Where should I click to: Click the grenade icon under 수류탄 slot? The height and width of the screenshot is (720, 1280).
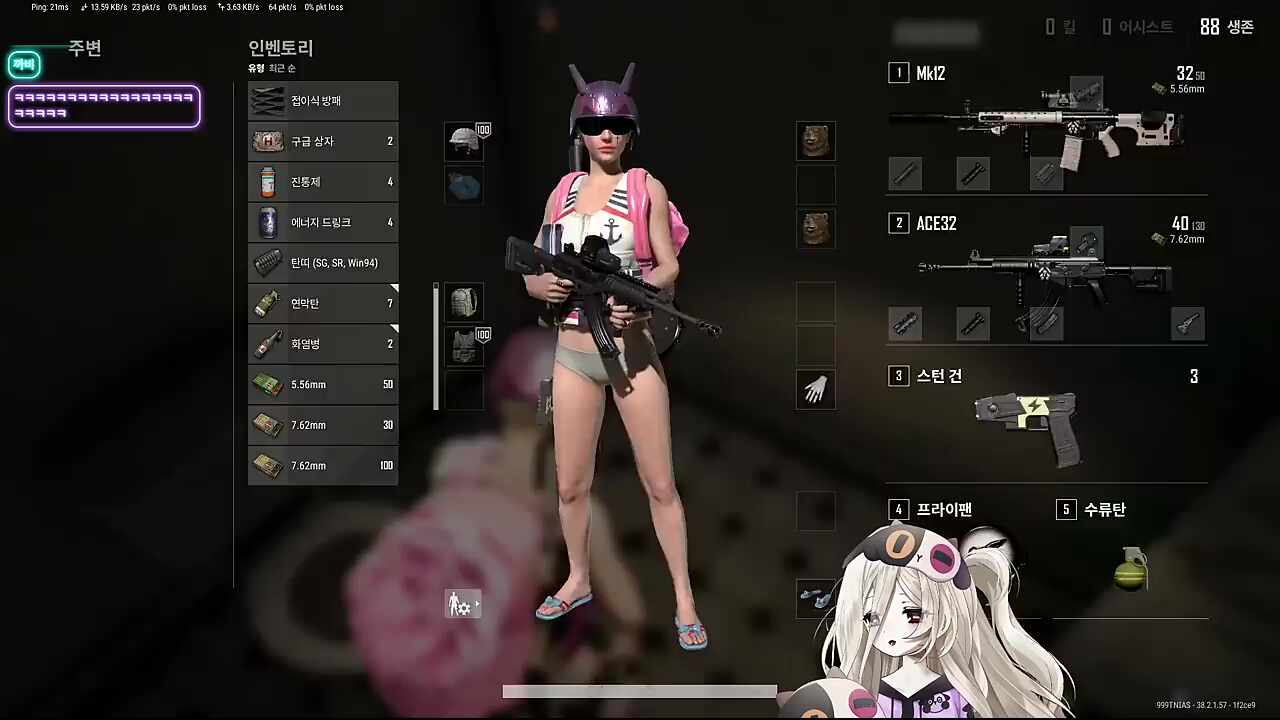pos(1130,570)
